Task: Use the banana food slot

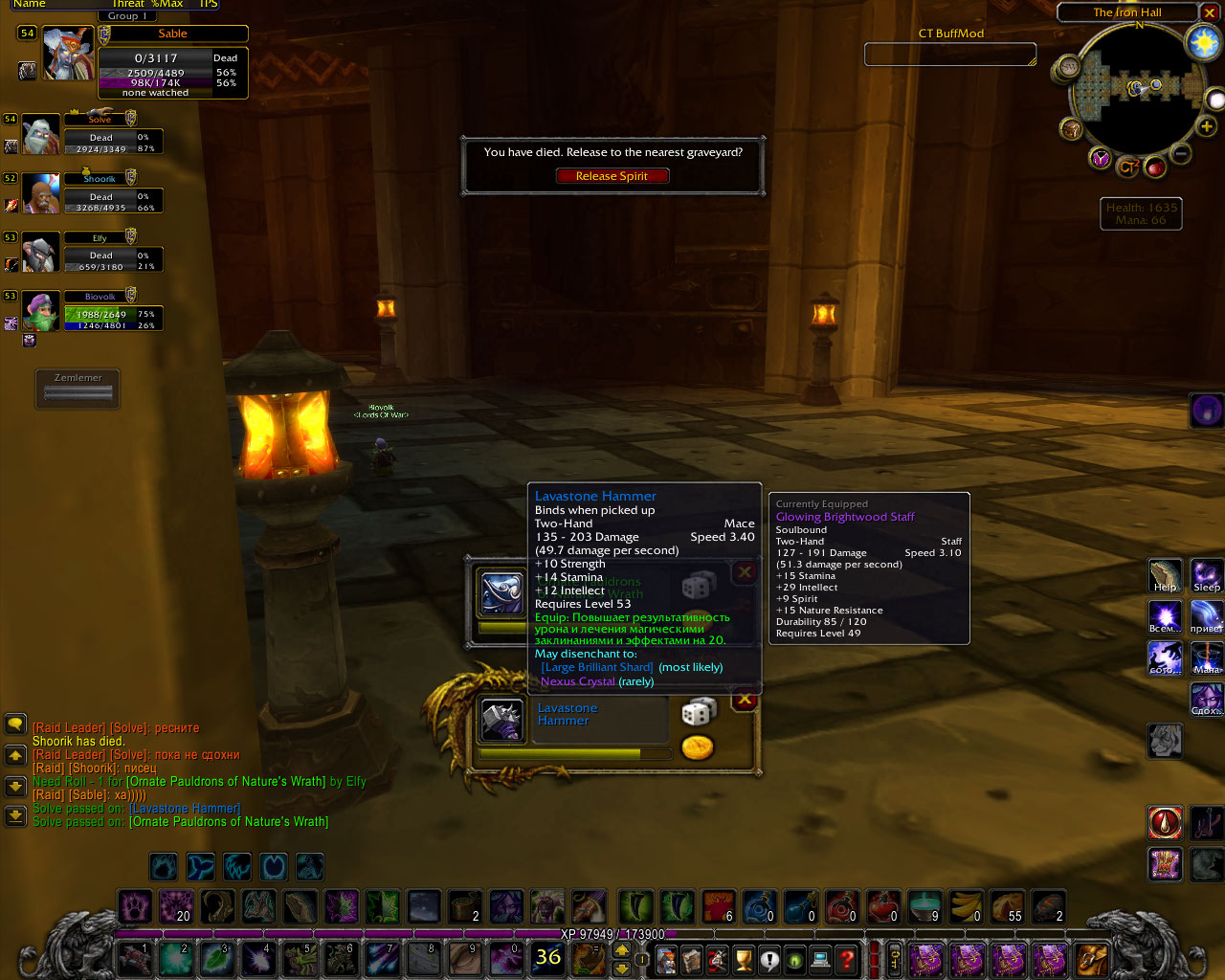Action: point(966,905)
